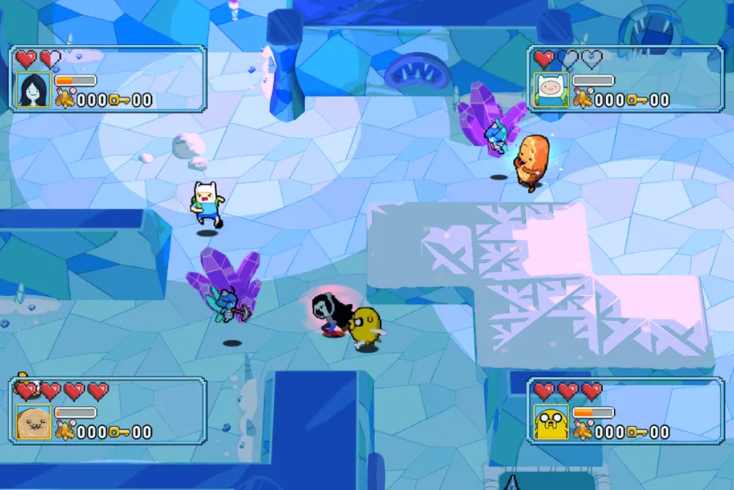Click the gold key icon in Cinnamon Bun's panel
Screen dimensions: 734x490
coord(118,432)
